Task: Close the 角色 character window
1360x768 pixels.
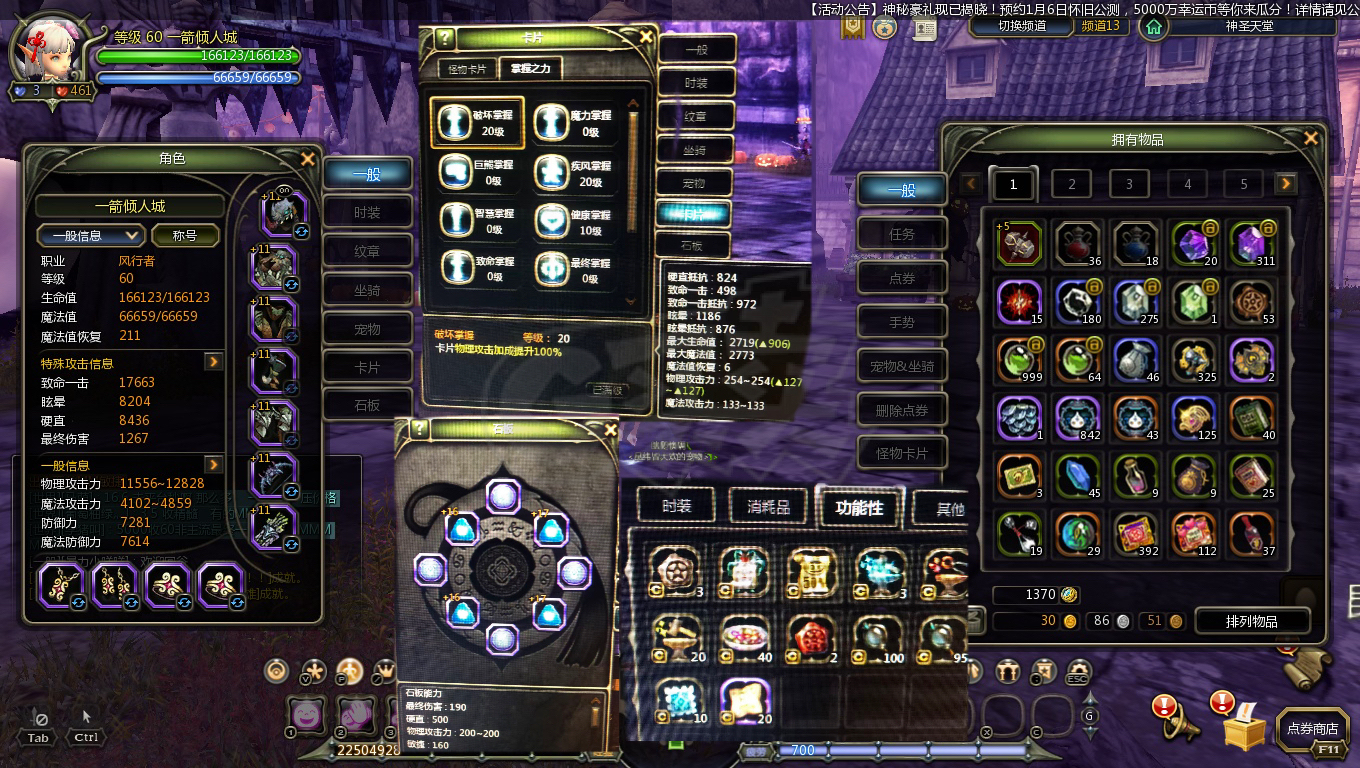Action: [307, 159]
